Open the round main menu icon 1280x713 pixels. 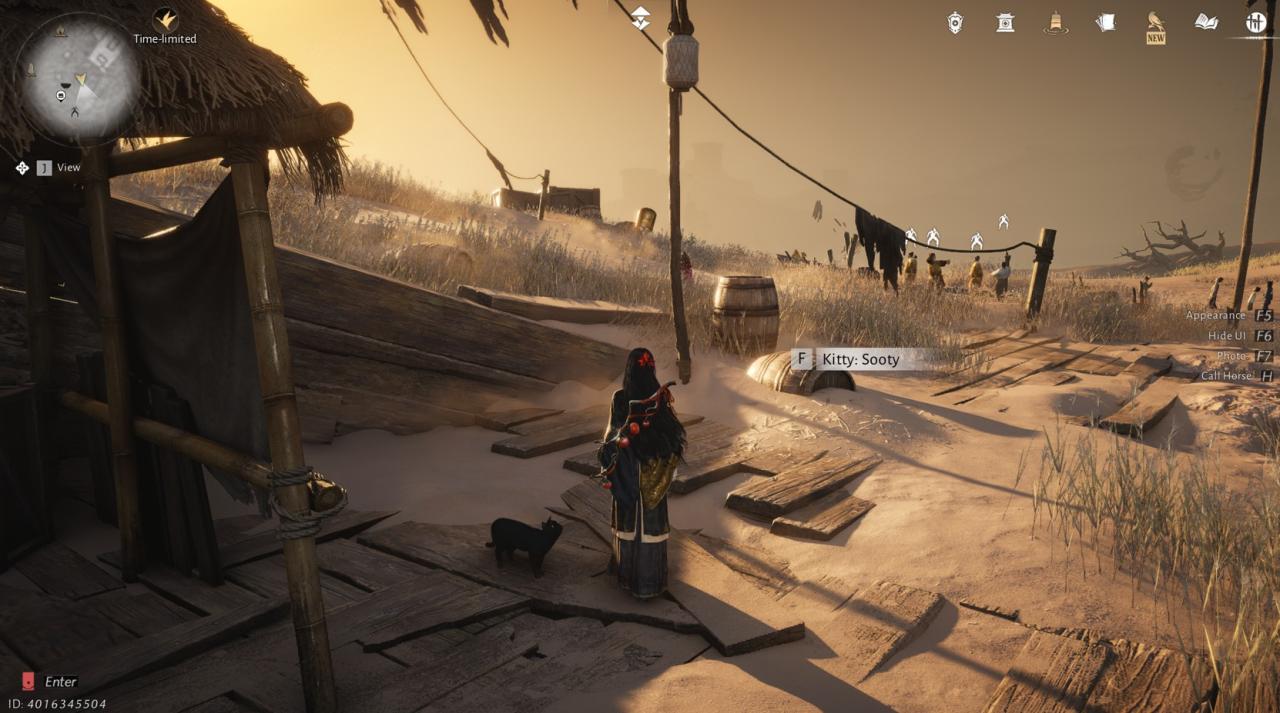coord(1256,22)
